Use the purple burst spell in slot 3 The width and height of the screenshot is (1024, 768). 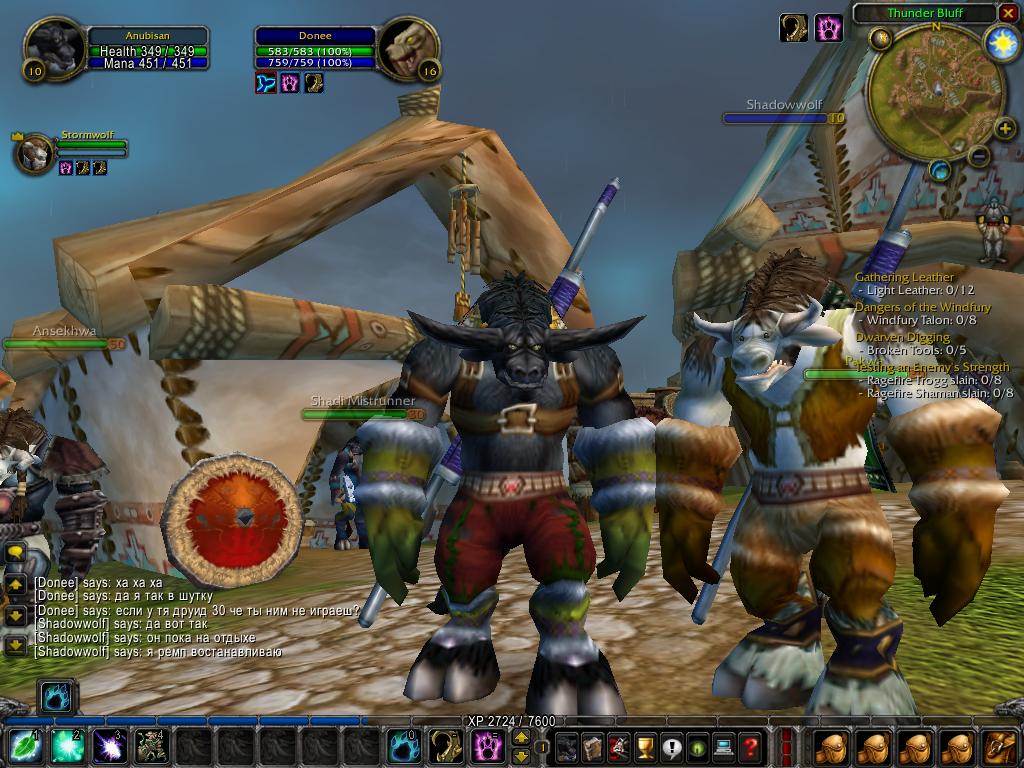click(x=107, y=747)
